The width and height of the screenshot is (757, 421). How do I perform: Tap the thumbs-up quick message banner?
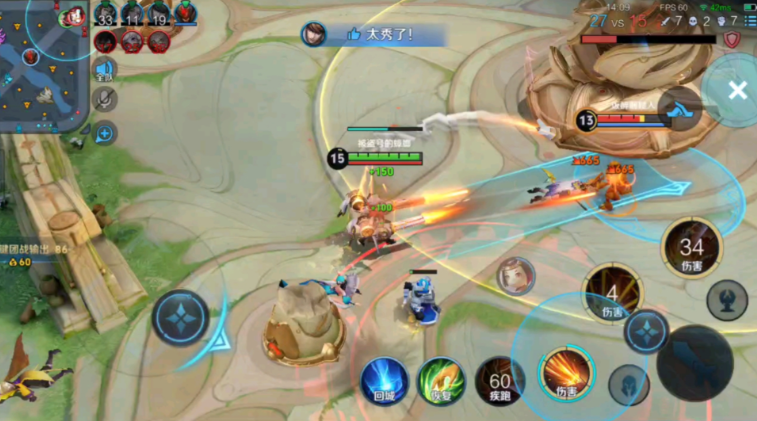375,34
